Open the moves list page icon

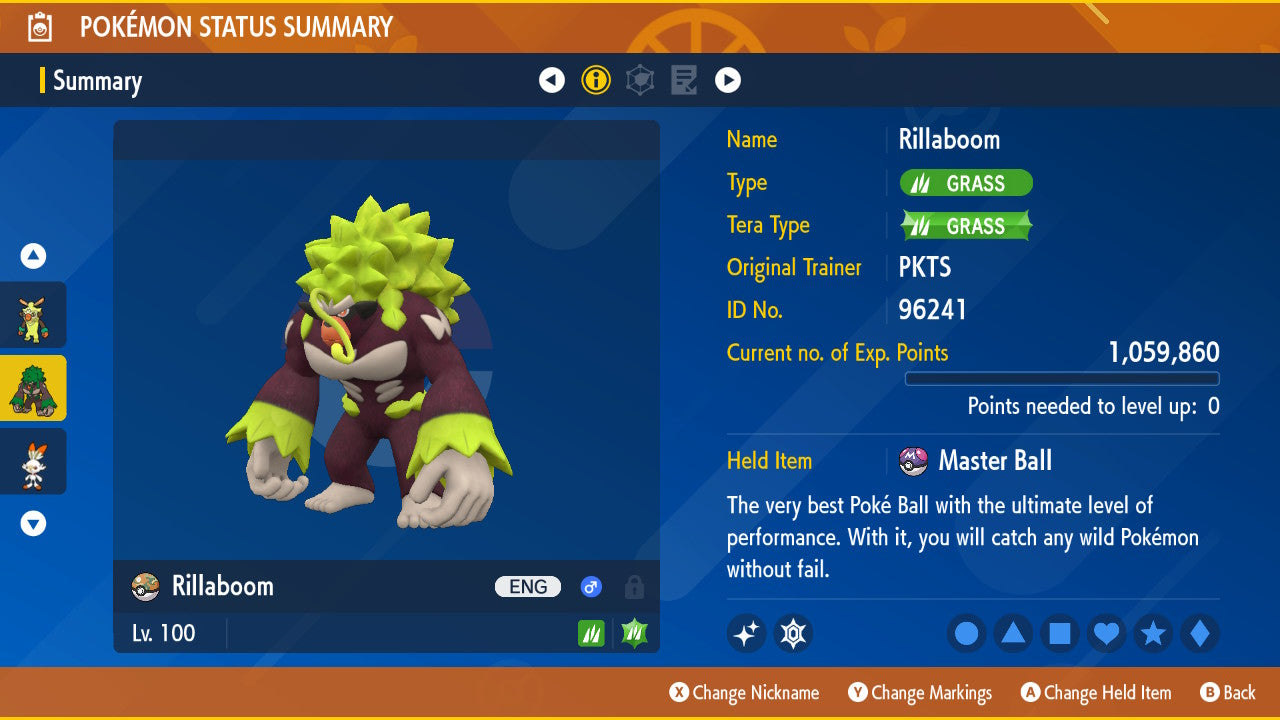[x=684, y=79]
